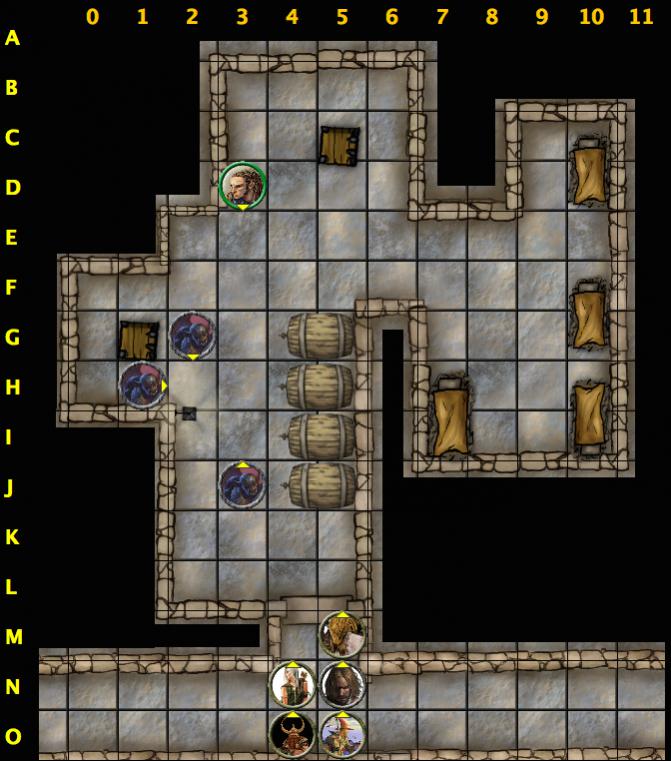This screenshot has height=761, width=671.
Task: Select the pointed-hat wizard token
Action: coord(342,734)
